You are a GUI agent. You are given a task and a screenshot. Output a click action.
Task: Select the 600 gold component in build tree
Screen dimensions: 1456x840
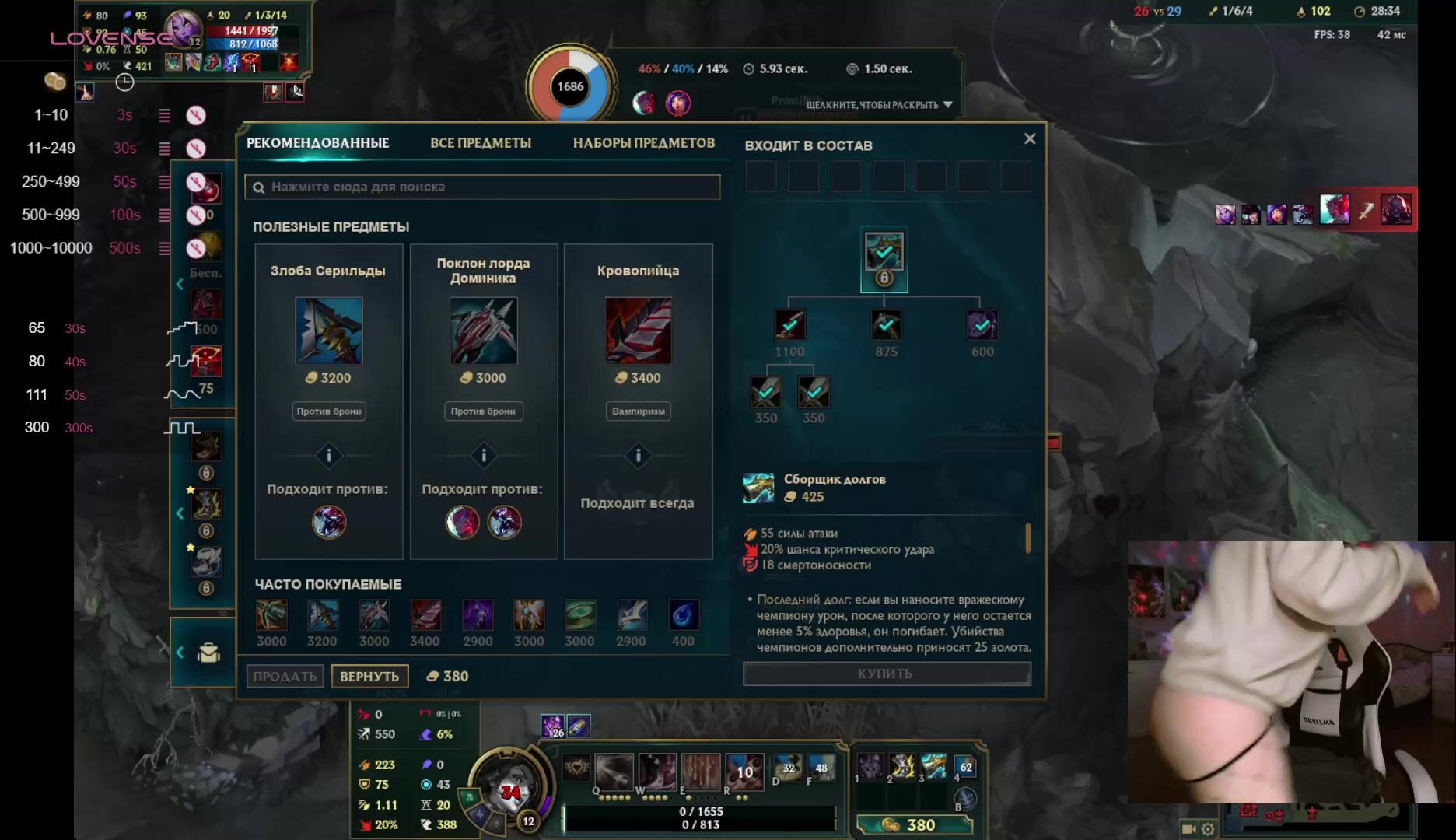coord(982,325)
